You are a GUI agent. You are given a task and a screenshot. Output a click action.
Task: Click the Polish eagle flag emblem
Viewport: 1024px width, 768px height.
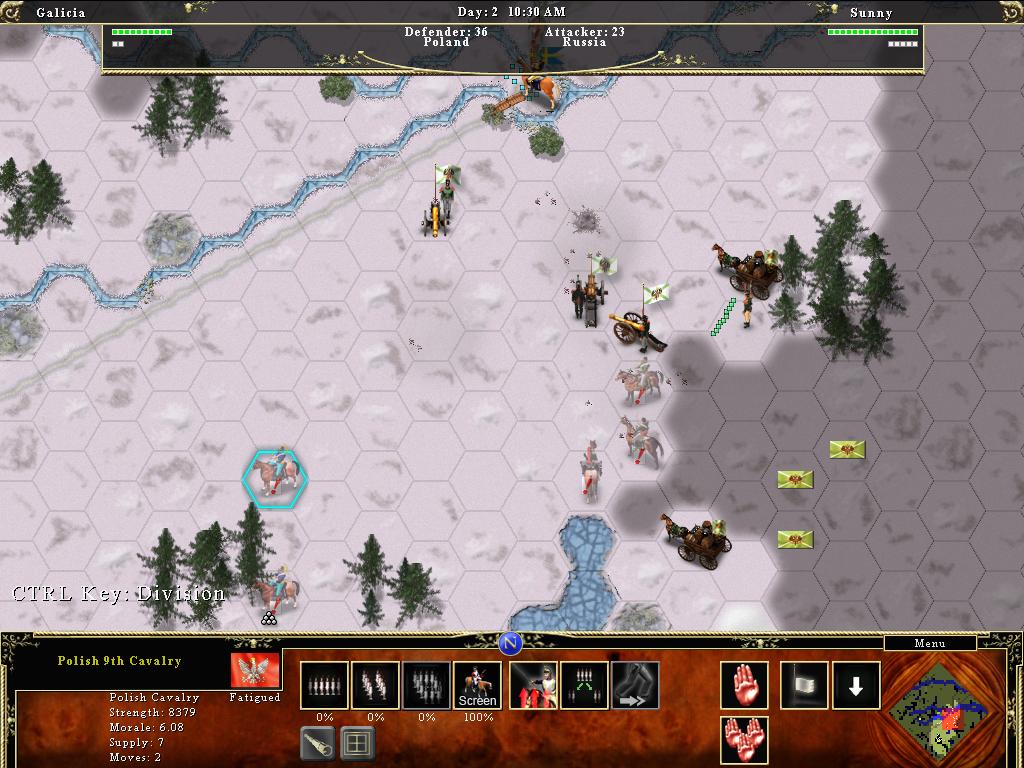[254, 670]
